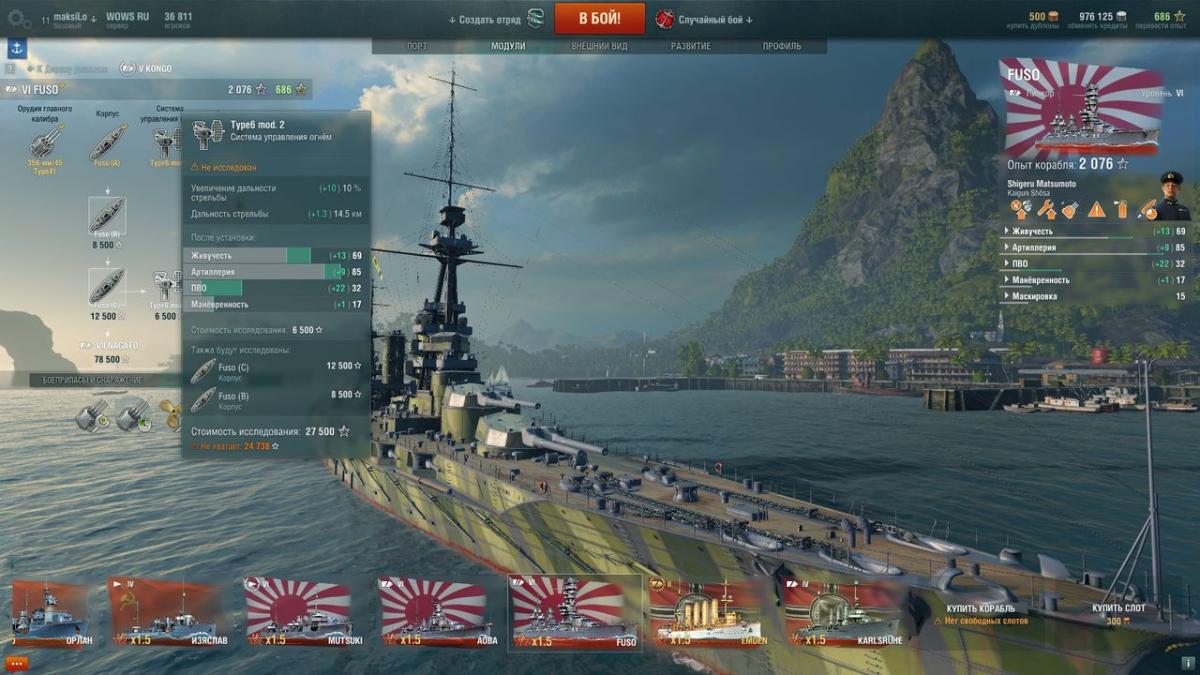Open the V Kongo previous ship link
This screenshot has height=675, width=1200.
146,68
